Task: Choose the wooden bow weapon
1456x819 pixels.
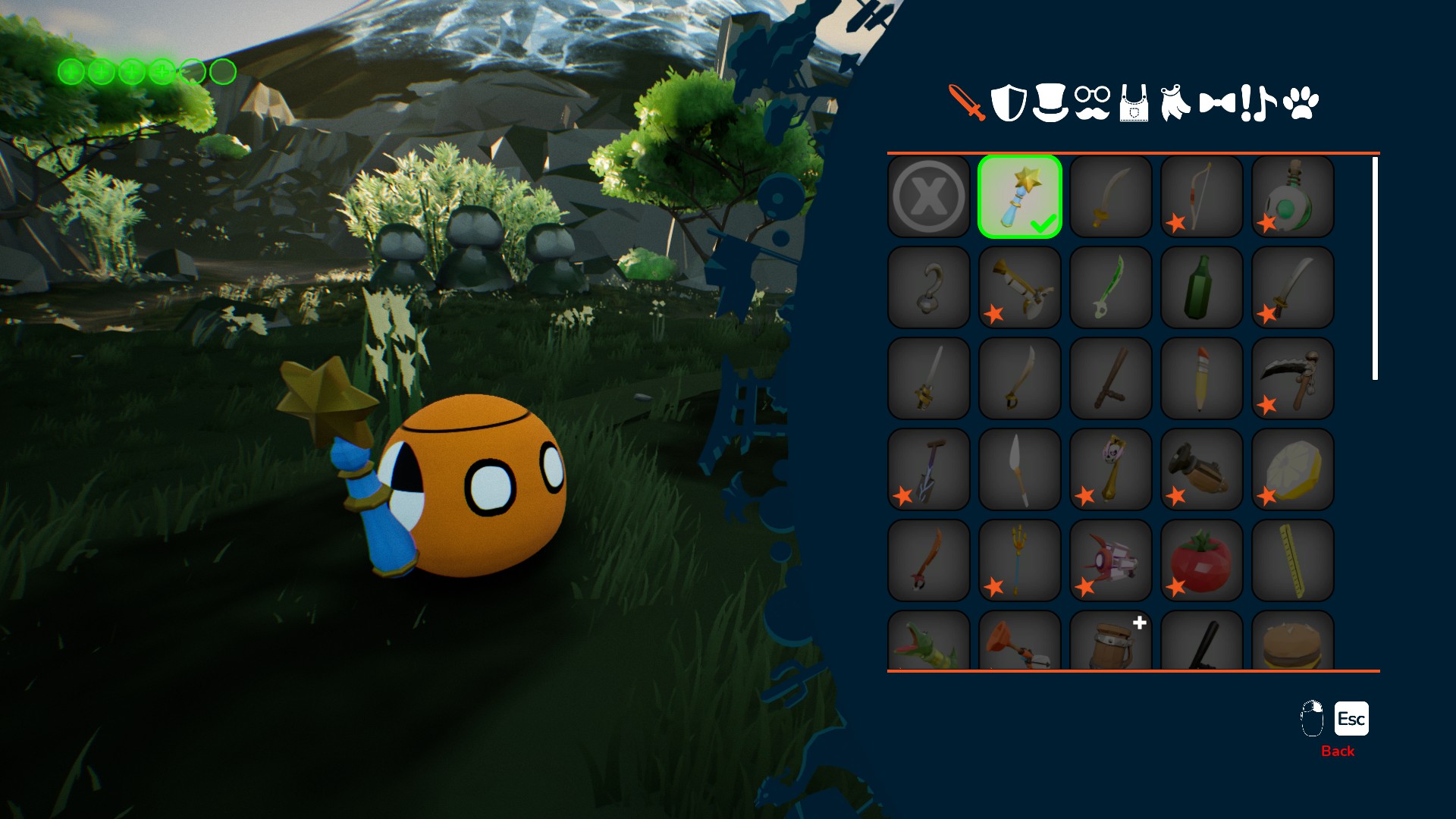Action: [x=1202, y=196]
